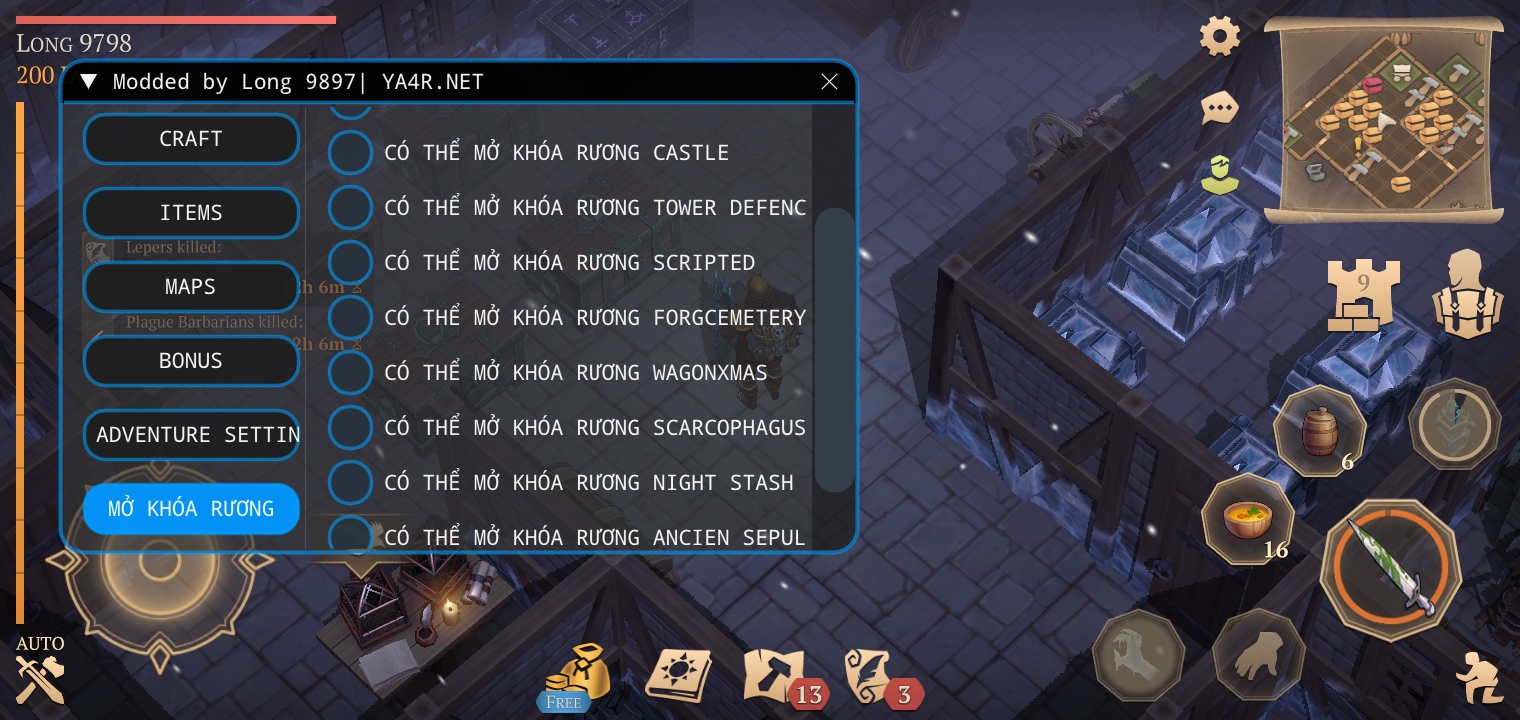The width and height of the screenshot is (1520, 720).
Task: Show the ADVENTURE SETTINGS section
Action: click(x=191, y=435)
